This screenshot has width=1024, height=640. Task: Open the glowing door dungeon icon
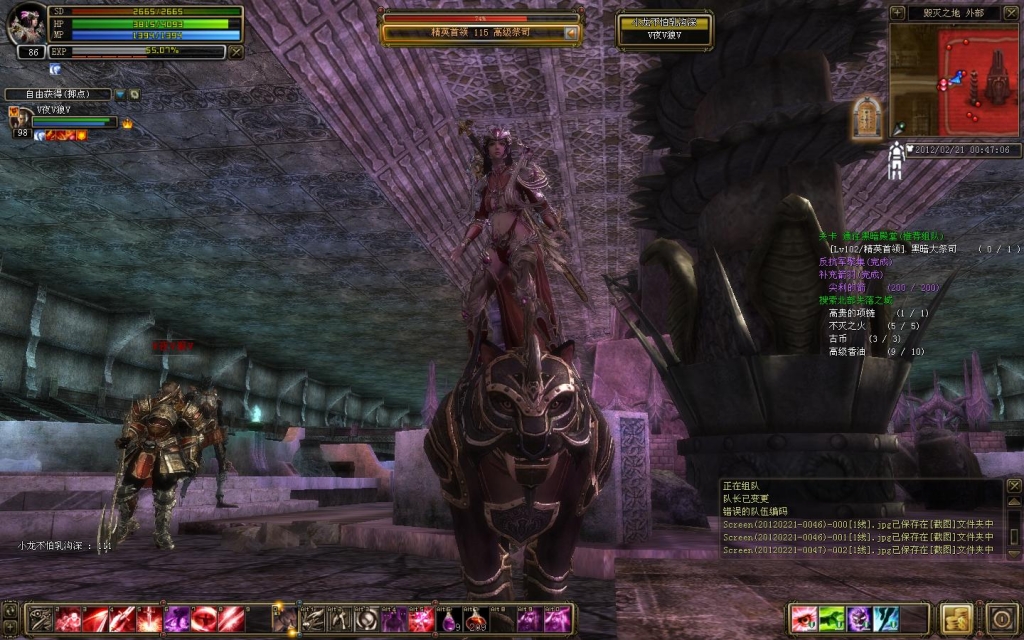pos(865,118)
